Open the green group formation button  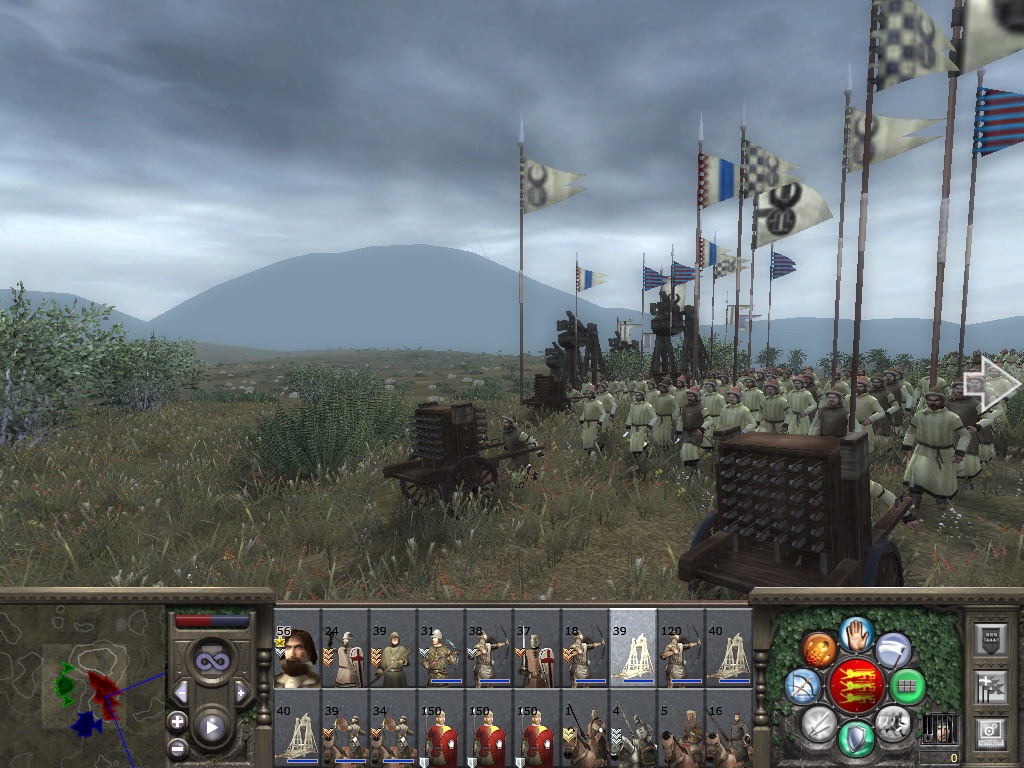[x=908, y=686]
